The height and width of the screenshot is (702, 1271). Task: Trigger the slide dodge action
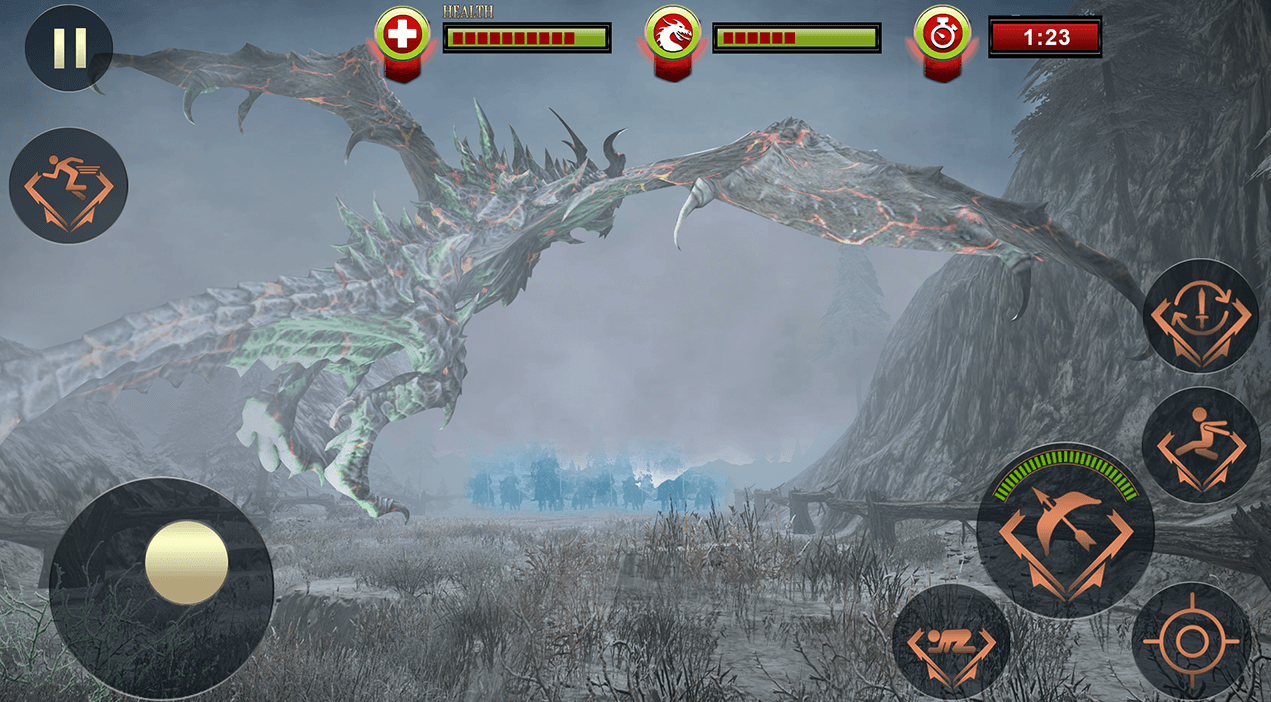point(1200,445)
